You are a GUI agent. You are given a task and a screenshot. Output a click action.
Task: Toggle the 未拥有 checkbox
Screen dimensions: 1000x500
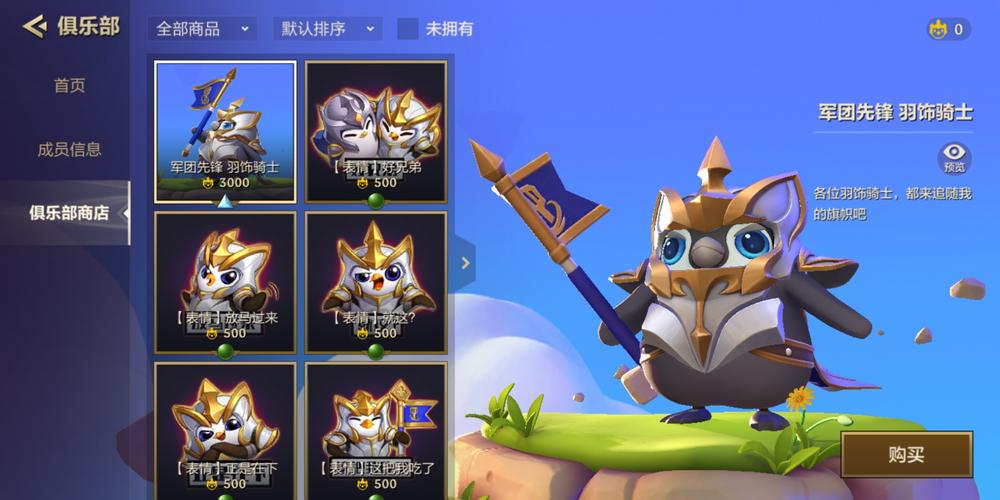[x=408, y=29]
